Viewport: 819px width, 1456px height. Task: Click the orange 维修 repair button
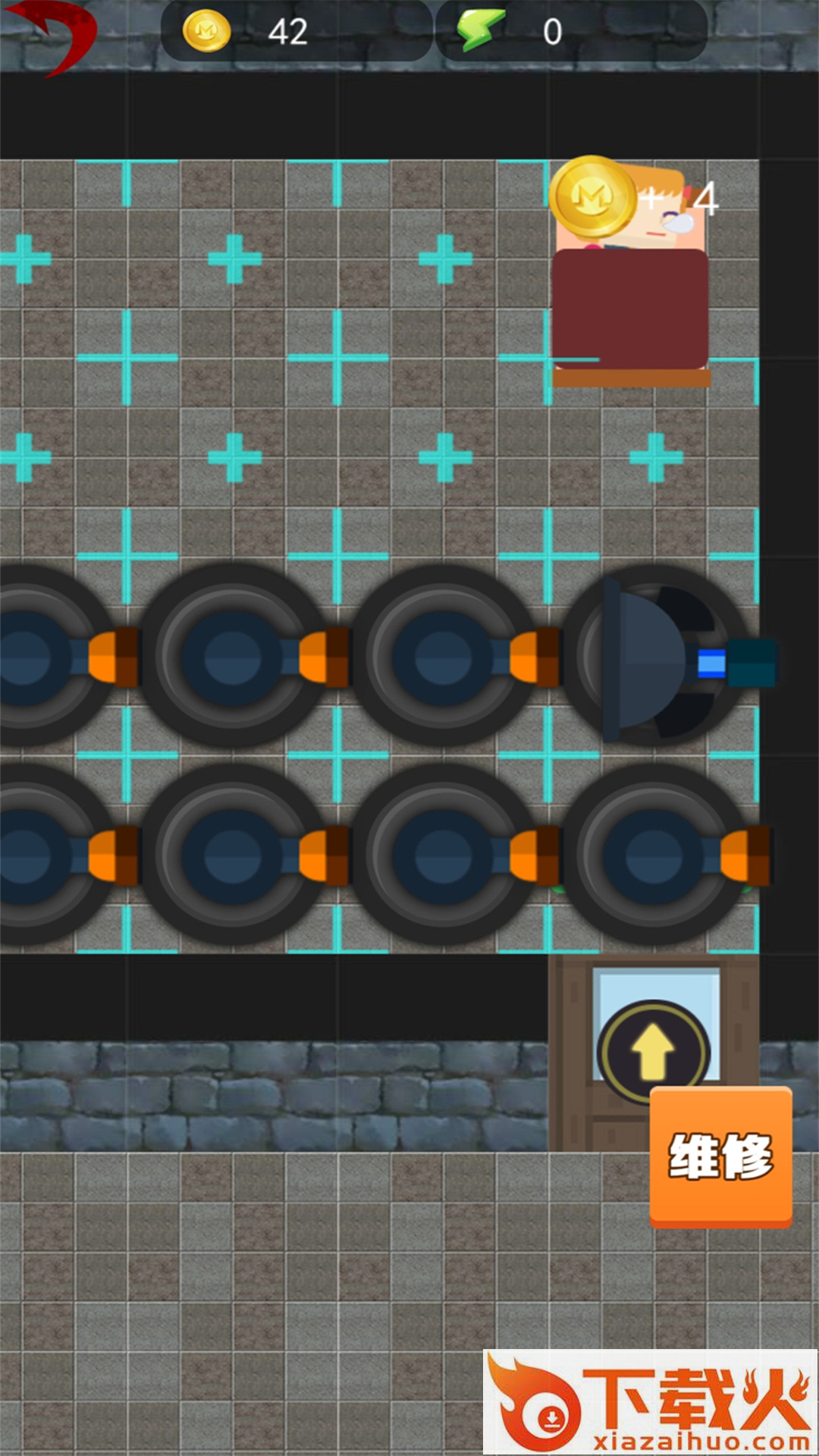(720, 1156)
